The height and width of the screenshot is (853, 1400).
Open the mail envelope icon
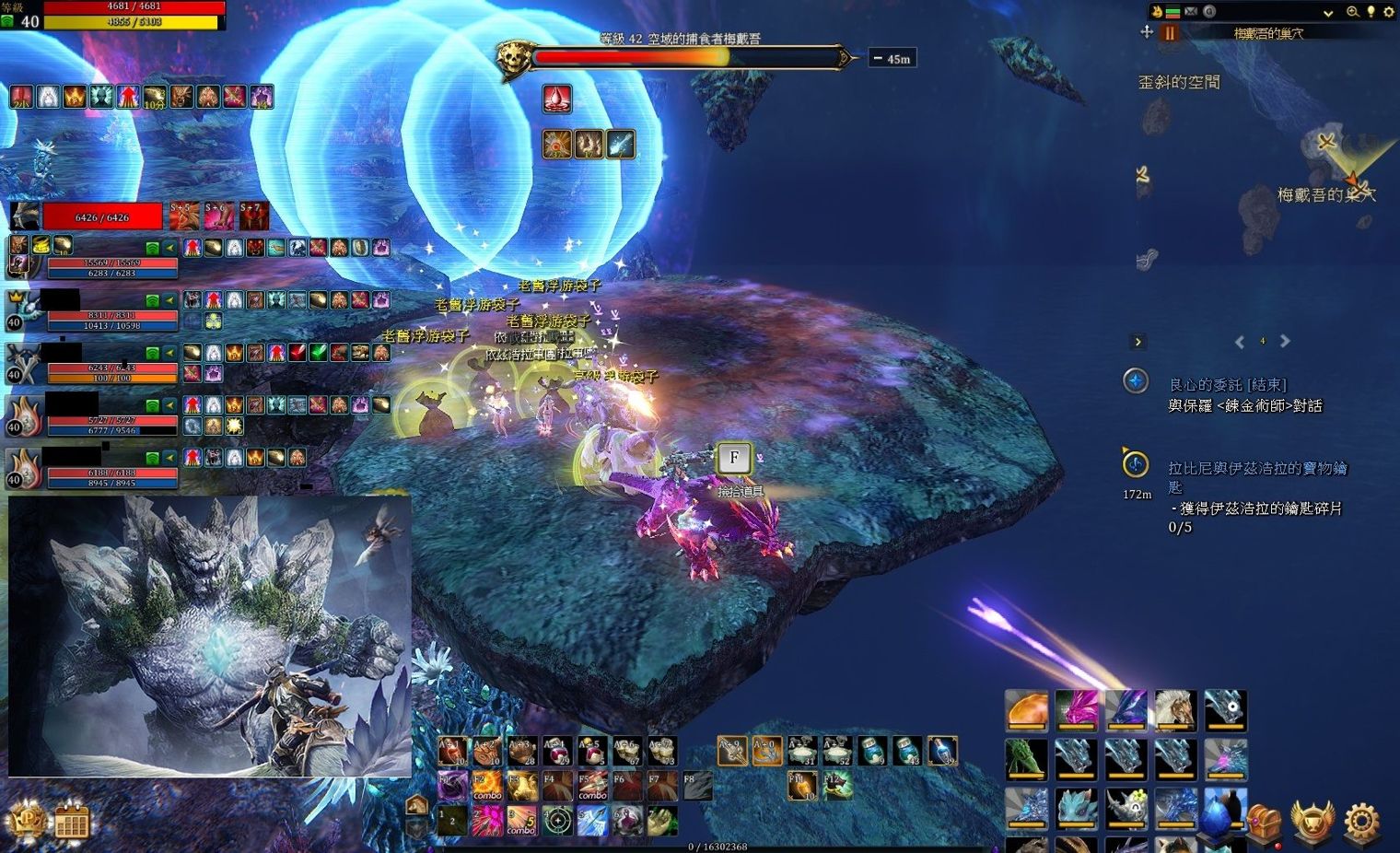coord(1191,12)
